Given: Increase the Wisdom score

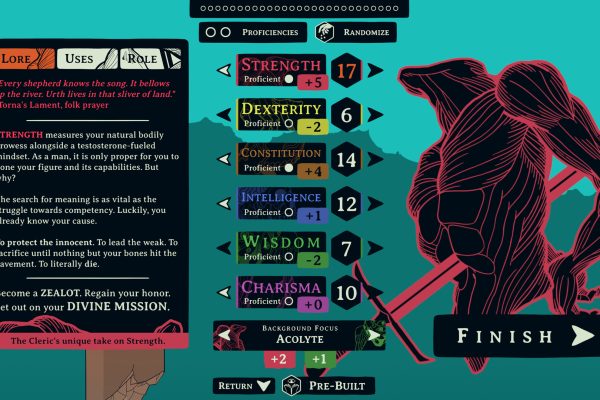Looking at the screenshot, I should coord(374,247).
